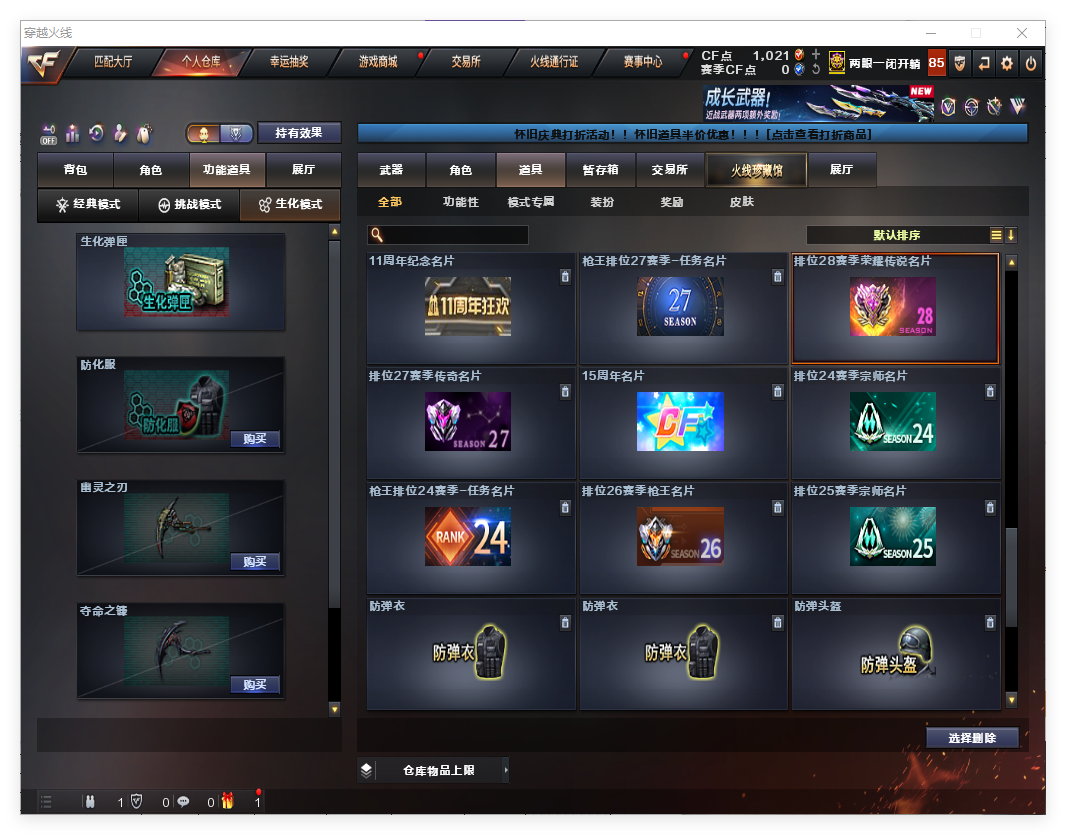Screen dimensions: 1066x835
Task: Close the game window
Action: tap(1022, 33)
